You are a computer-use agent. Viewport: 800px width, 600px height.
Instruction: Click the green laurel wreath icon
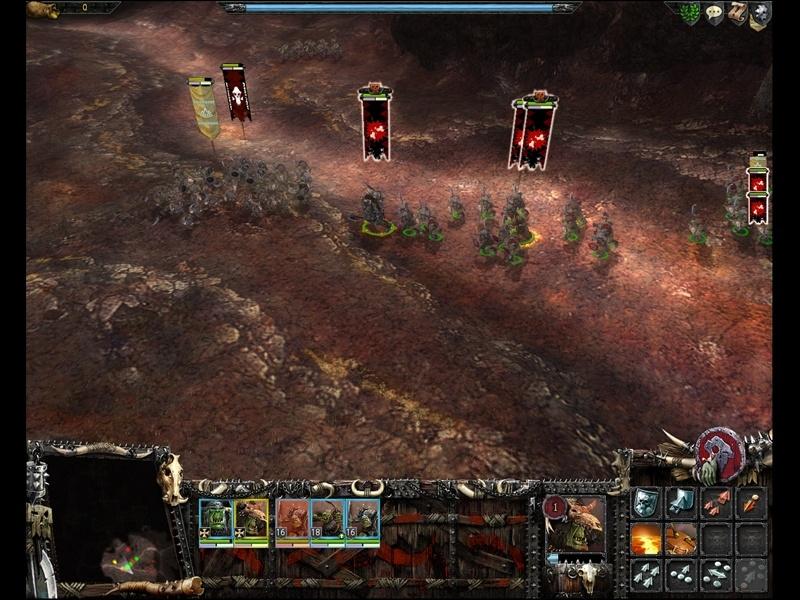point(691,14)
